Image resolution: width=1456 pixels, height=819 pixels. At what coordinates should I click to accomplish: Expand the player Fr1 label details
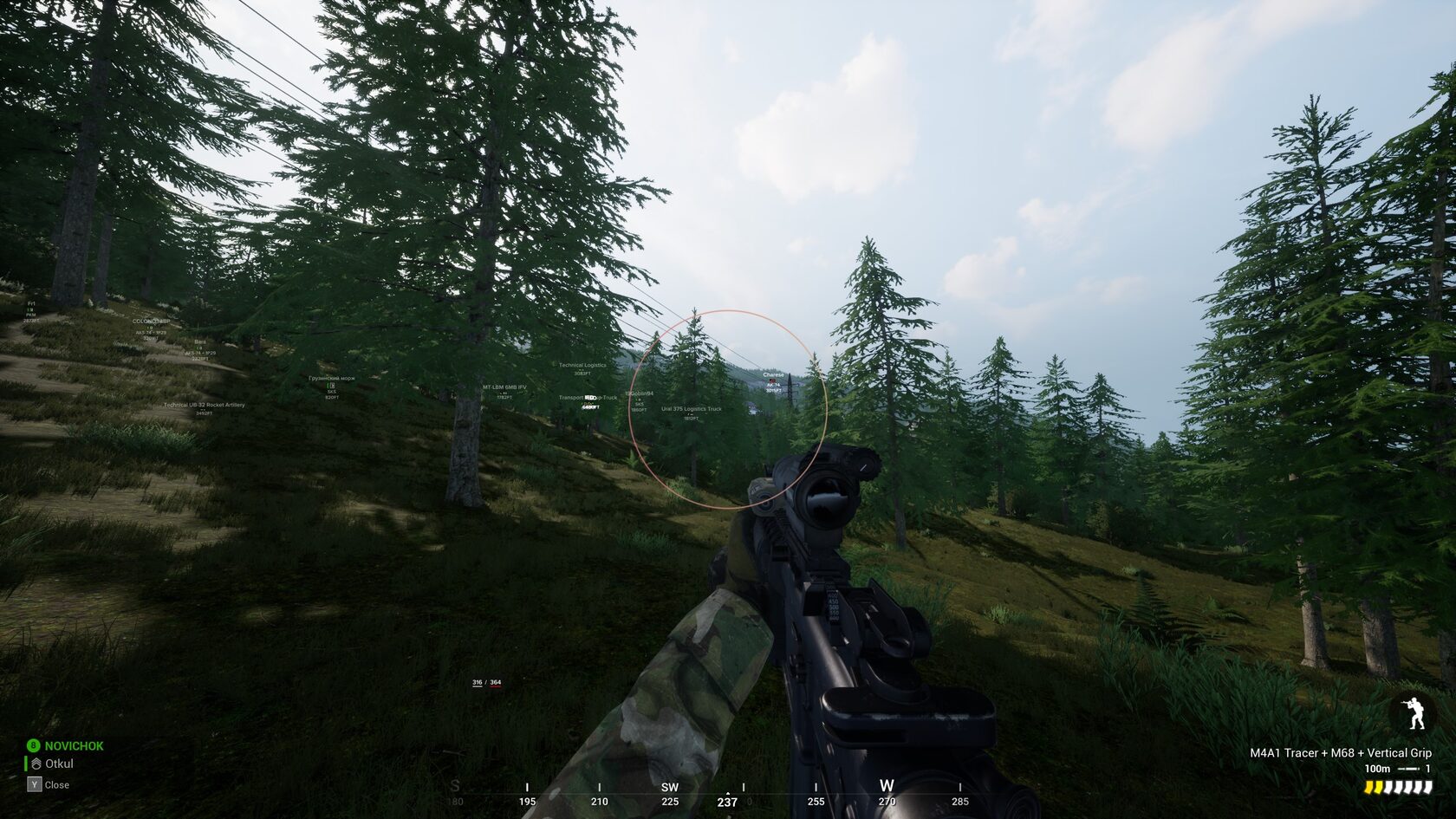click(x=30, y=302)
